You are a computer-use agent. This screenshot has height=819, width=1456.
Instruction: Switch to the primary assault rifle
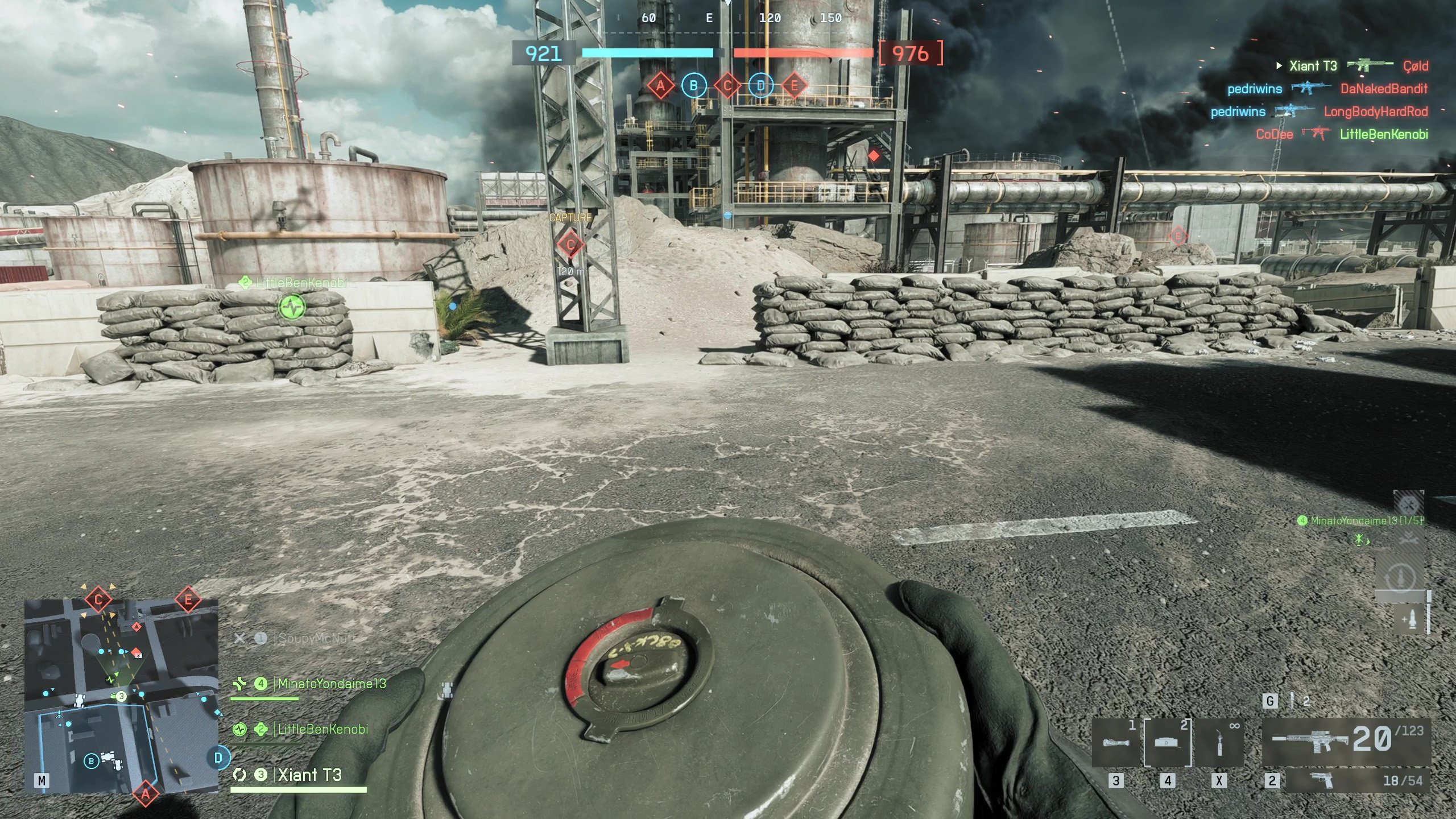click(1346, 740)
